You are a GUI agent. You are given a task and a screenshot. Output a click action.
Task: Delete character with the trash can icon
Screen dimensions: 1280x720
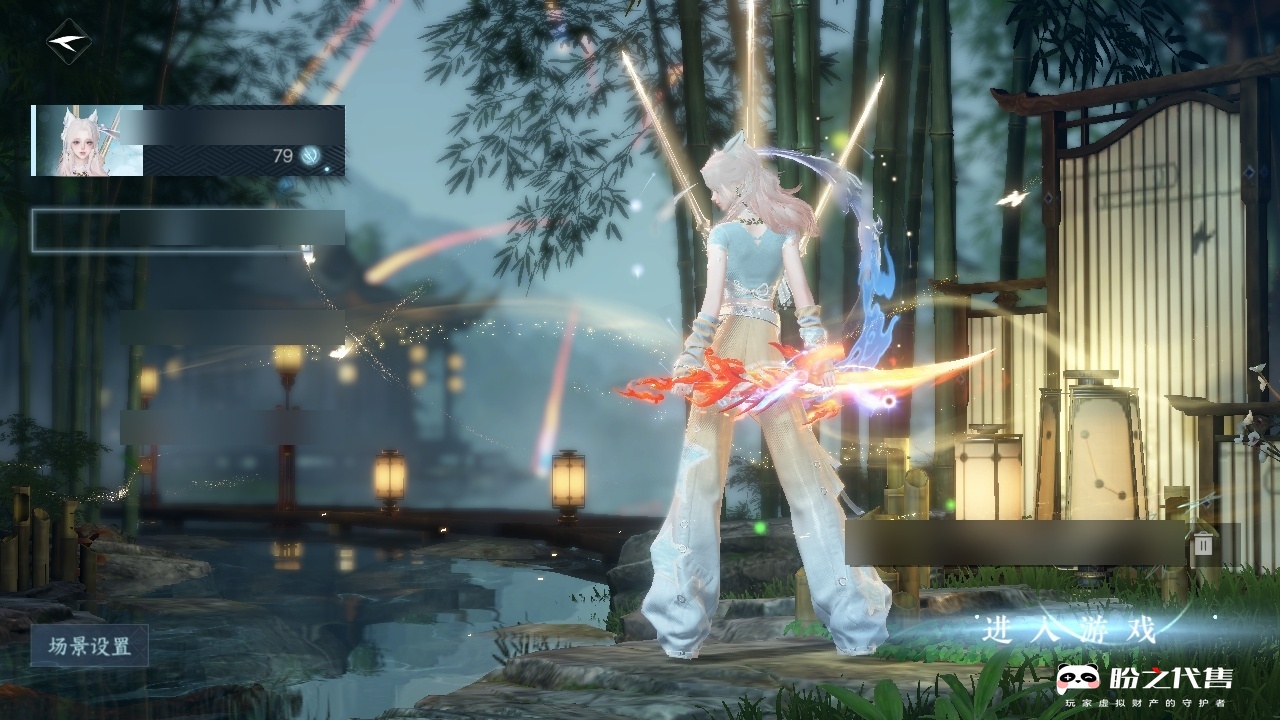click(x=1203, y=544)
